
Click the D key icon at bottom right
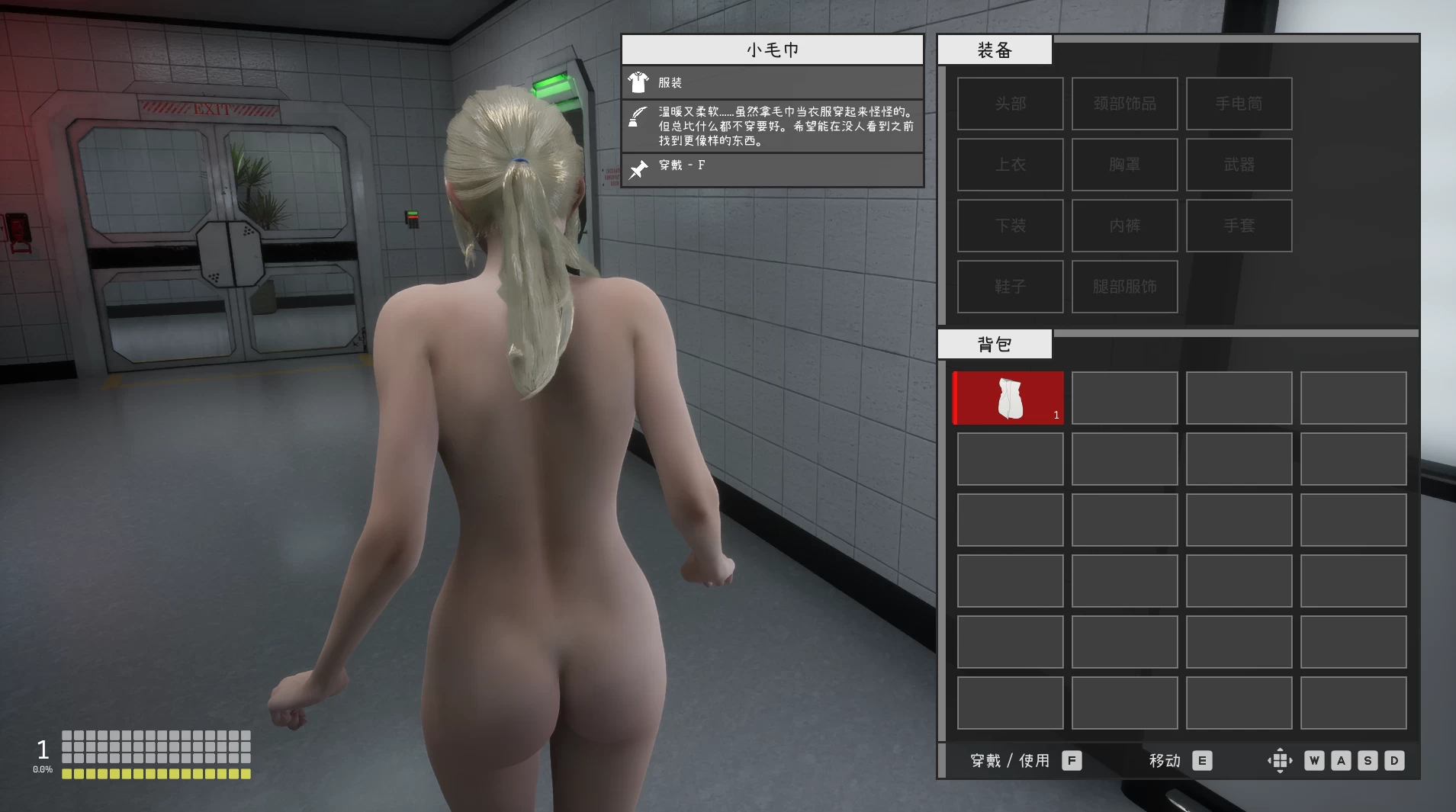coord(1393,760)
